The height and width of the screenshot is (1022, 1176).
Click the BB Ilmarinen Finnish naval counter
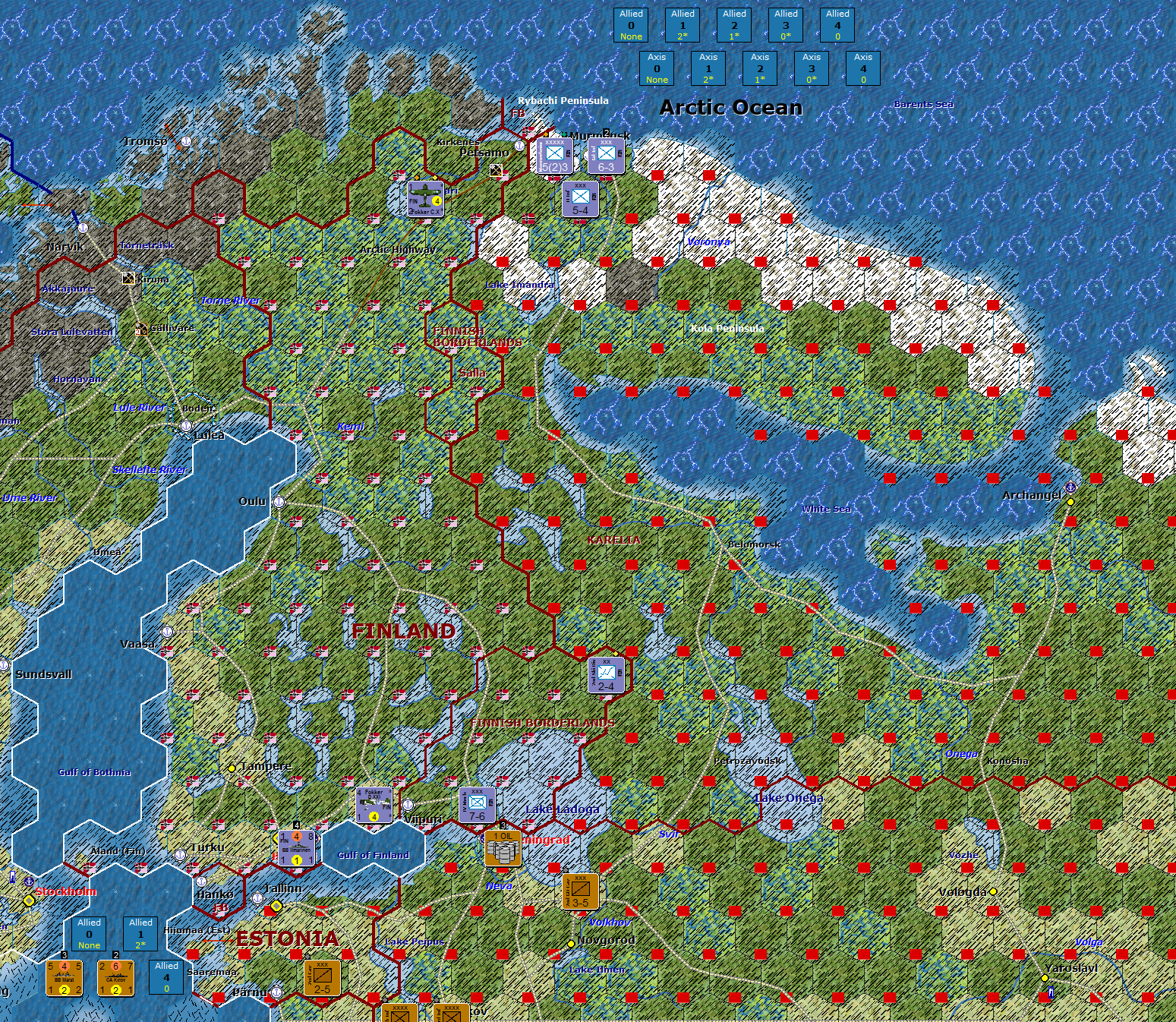(x=296, y=848)
